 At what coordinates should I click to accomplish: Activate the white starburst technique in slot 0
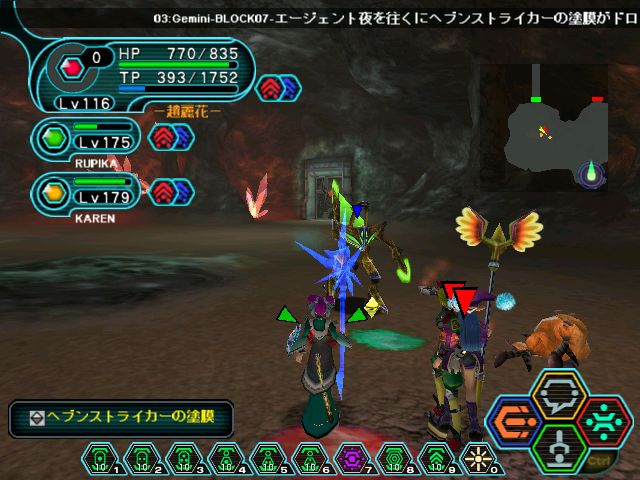click(477, 459)
